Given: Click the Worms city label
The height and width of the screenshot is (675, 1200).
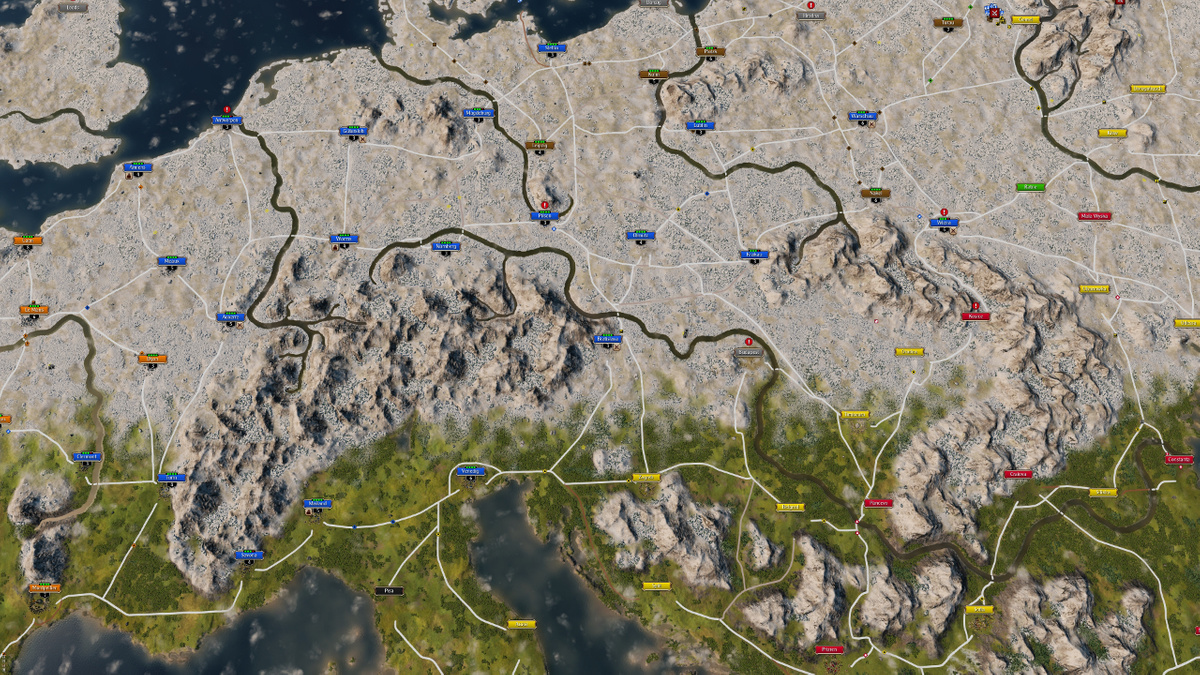Looking at the screenshot, I should (344, 239).
